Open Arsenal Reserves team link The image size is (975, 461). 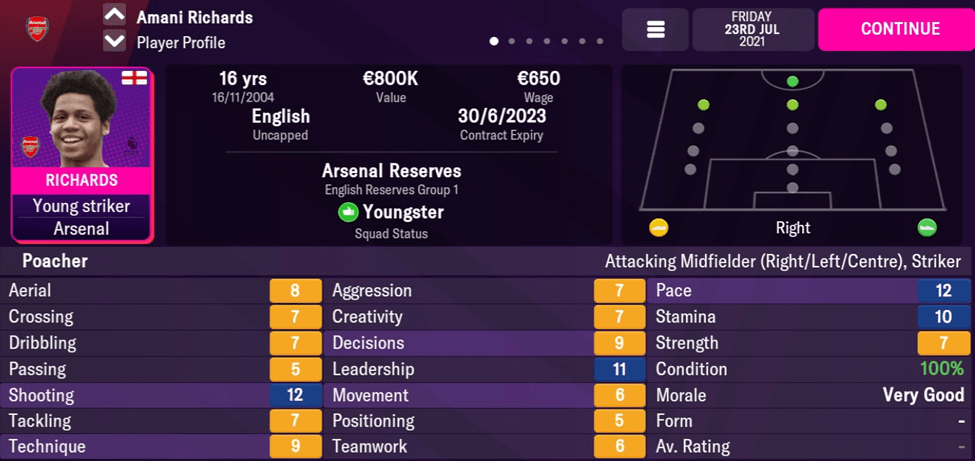(391, 171)
